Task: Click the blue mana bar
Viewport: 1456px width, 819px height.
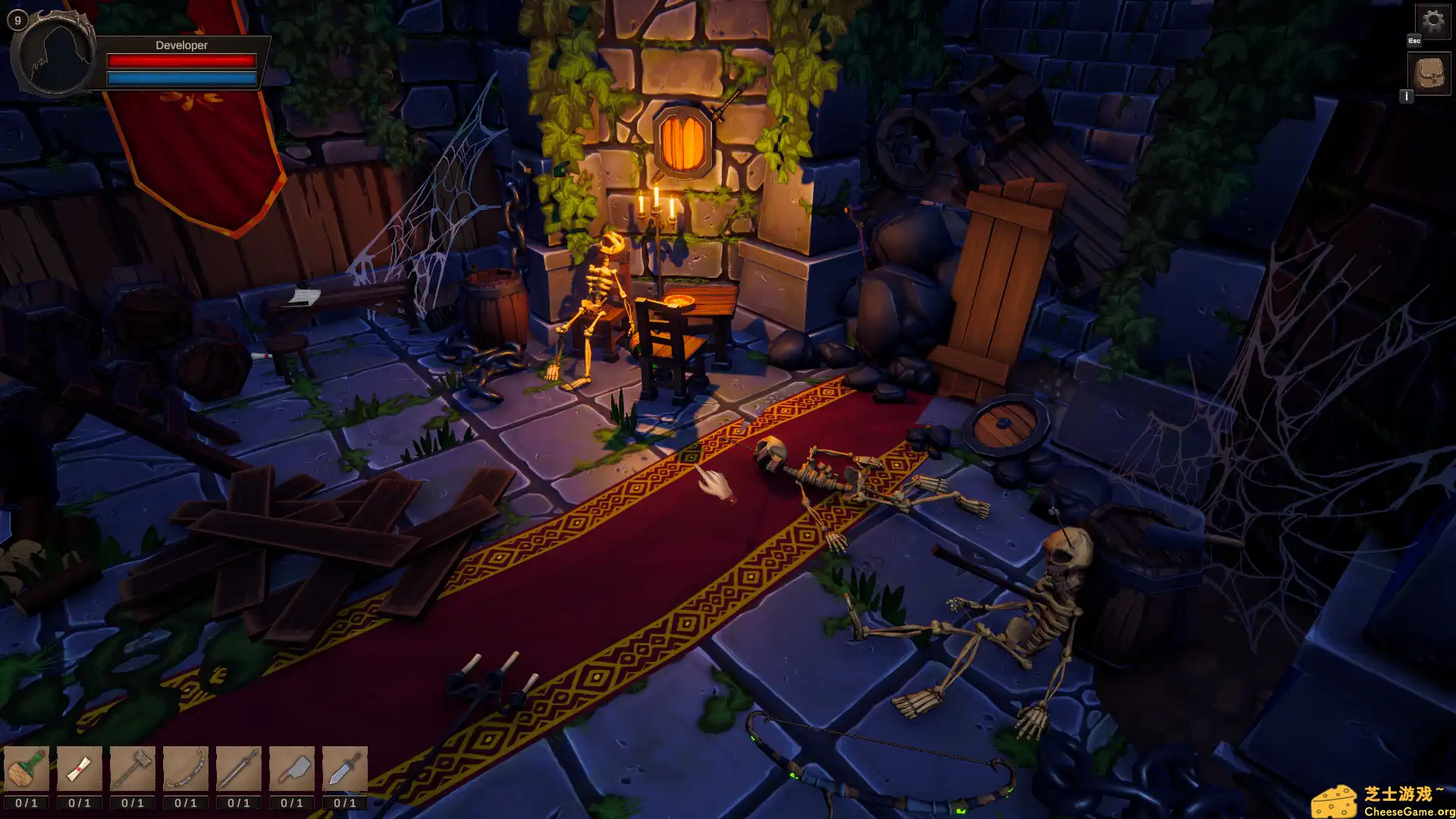Action: click(x=180, y=77)
